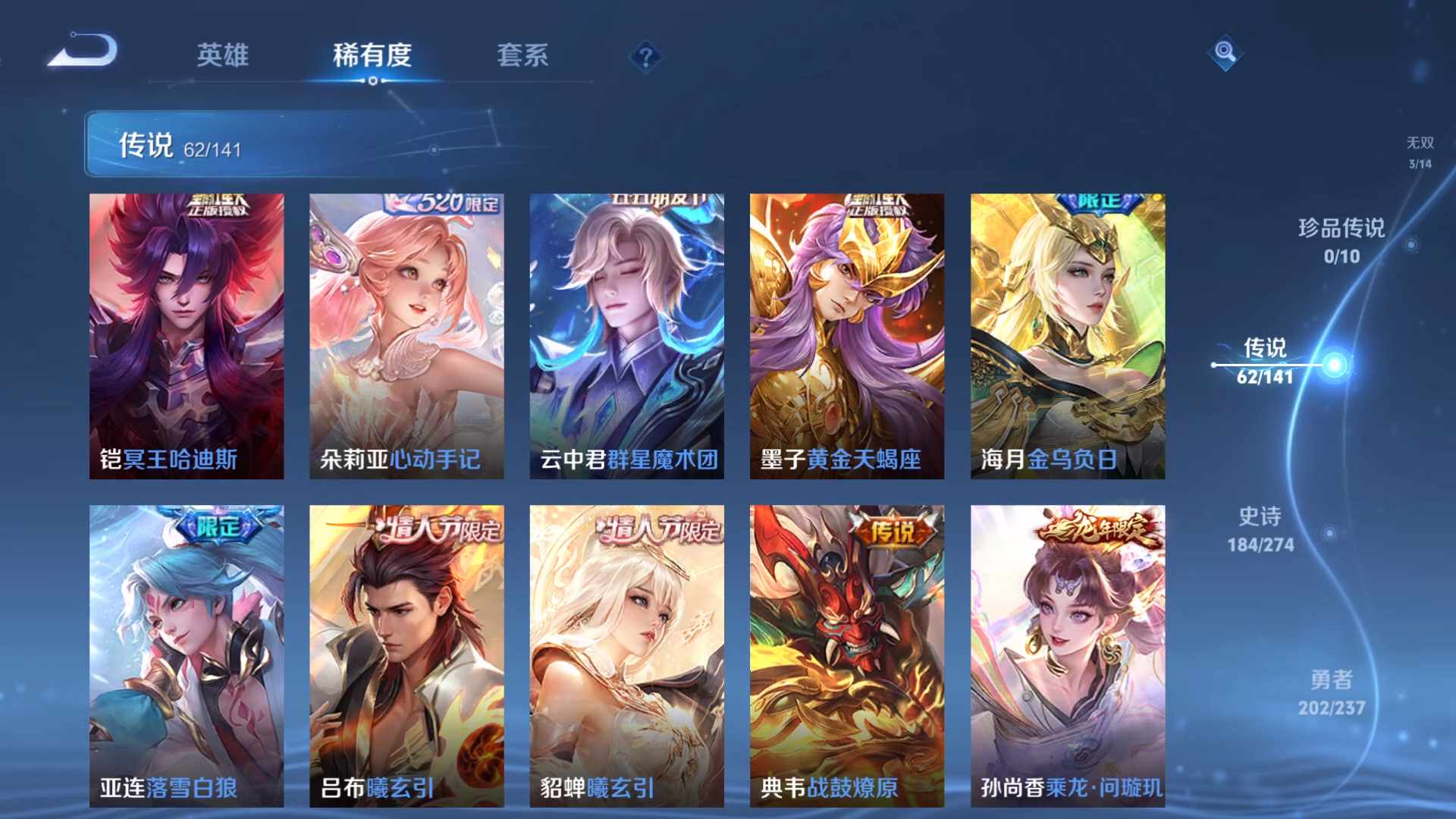This screenshot has height=819, width=1456.
Task: Choose the 朵莉亚 心动手记 skin card
Action: click(x=406, y=336)
